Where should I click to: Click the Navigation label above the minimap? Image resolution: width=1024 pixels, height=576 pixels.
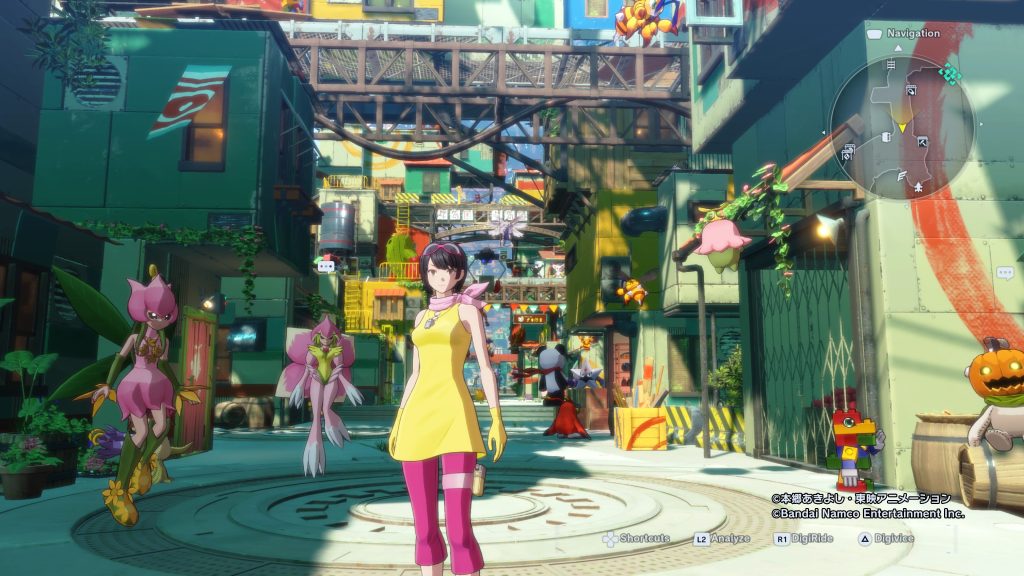(x=912, y=33)
